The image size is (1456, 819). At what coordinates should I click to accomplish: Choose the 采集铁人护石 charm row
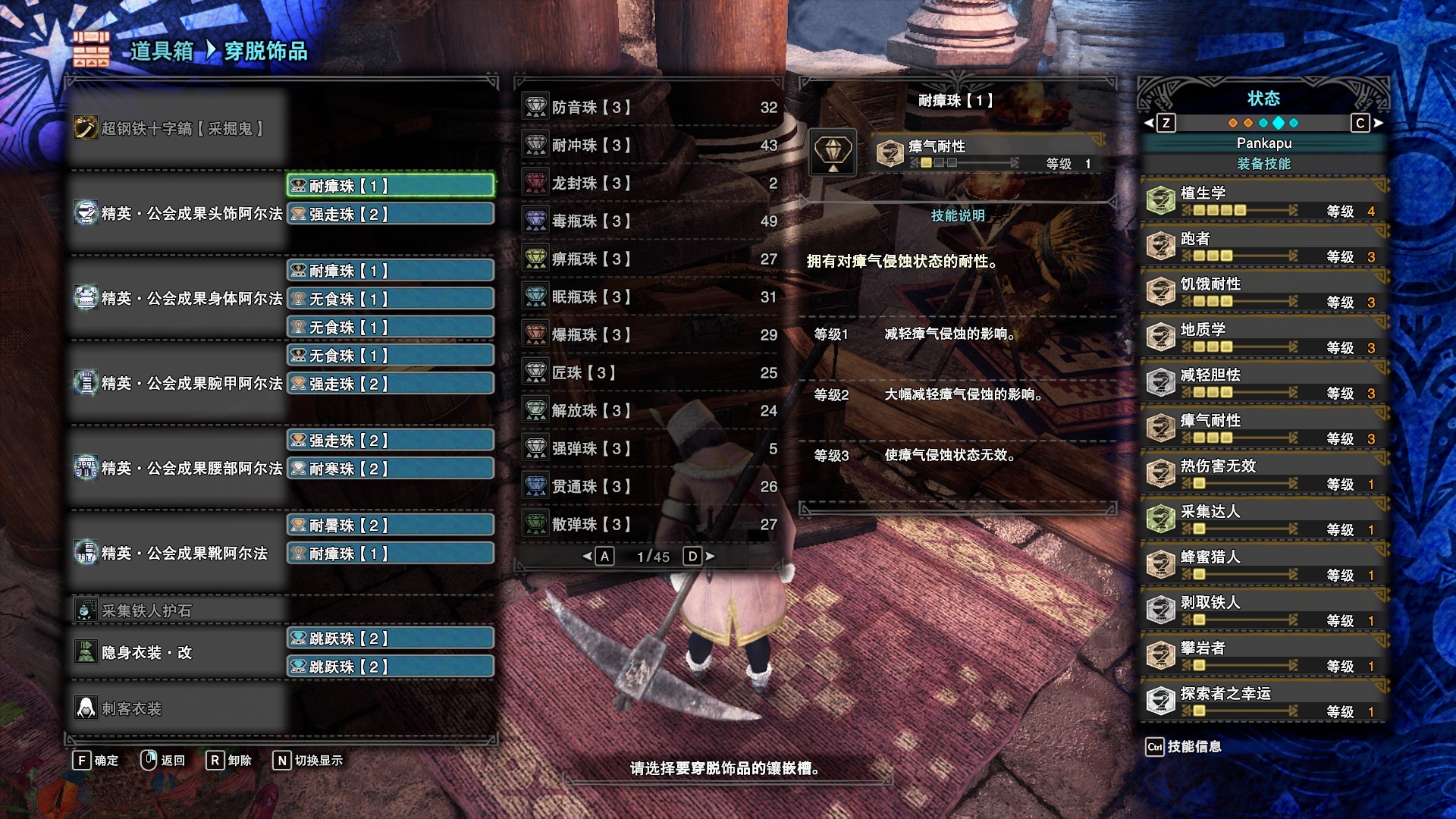pos(179,610)
